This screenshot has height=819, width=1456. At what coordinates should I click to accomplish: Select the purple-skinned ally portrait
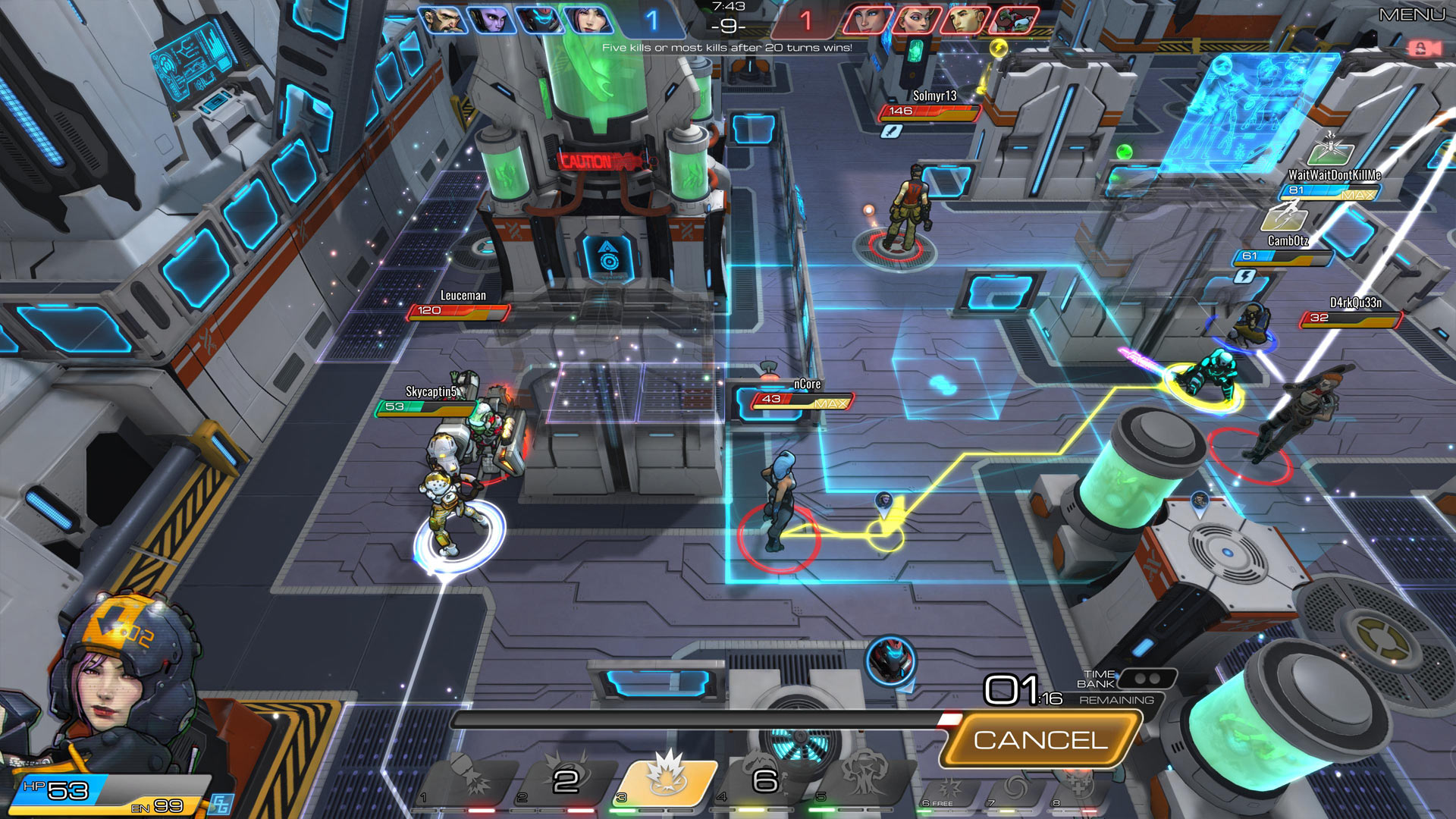tap(491, 20)
